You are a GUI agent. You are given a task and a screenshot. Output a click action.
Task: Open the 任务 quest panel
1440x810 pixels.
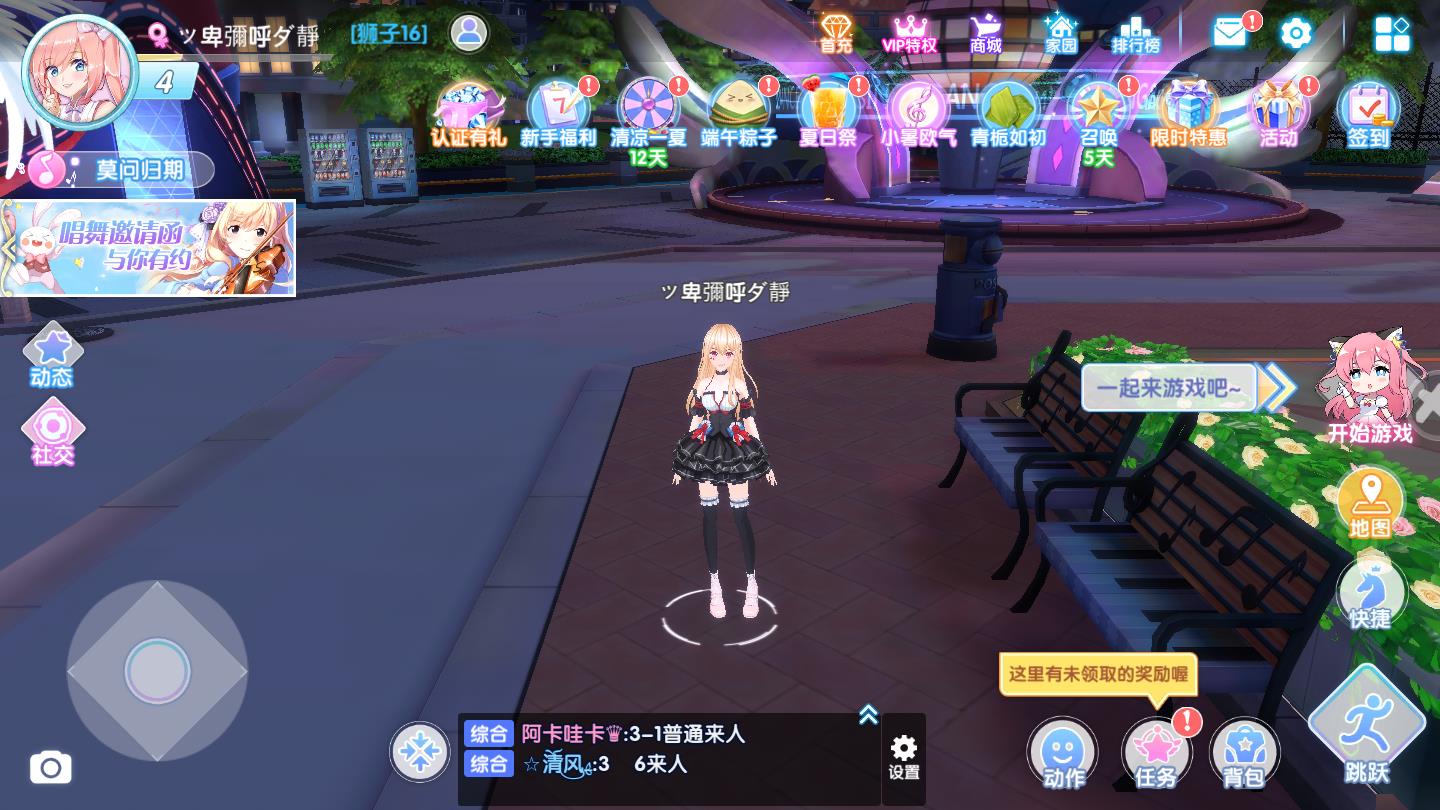pos(1155,751)
